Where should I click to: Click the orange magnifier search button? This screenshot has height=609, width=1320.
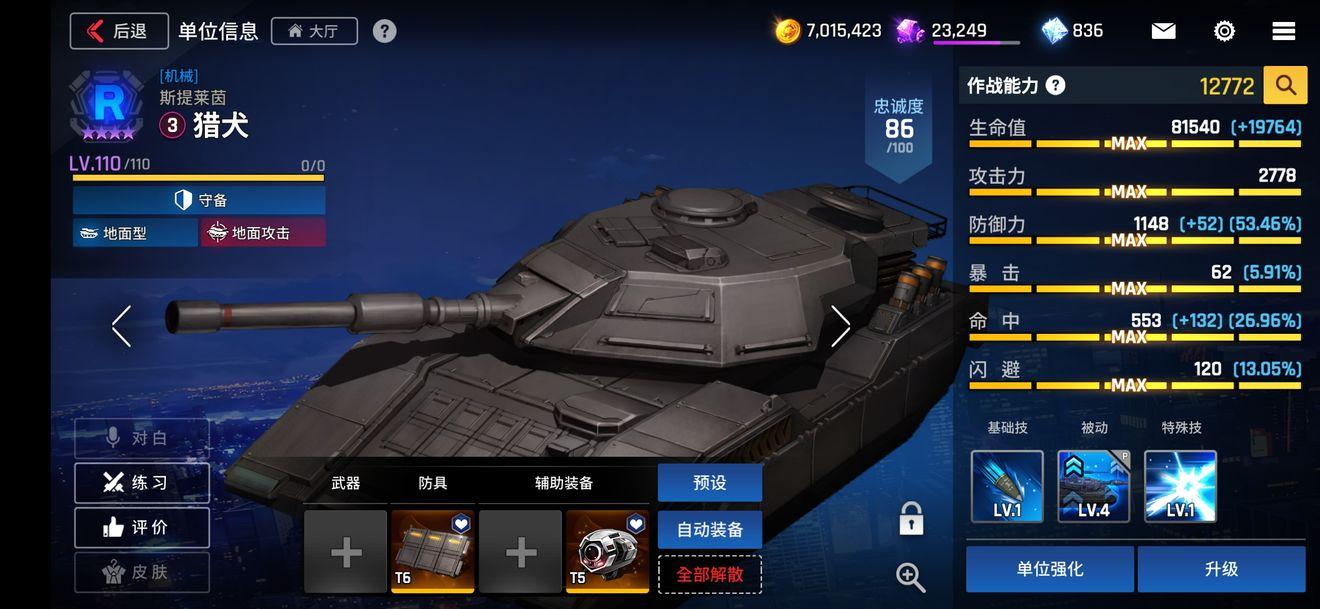[x=1285, y=86]
